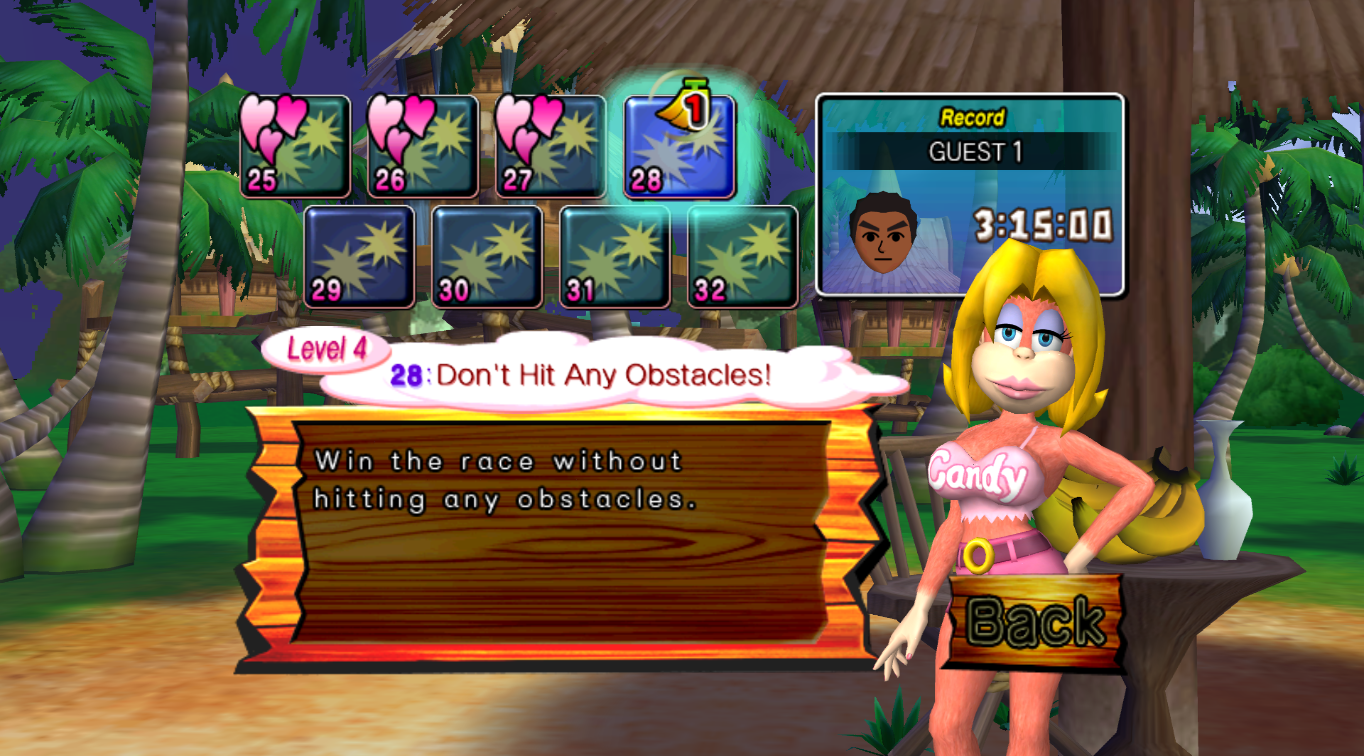Image resolution: width=1364 pixels, height=756 pixels.
Task: Pick challenge tile number 27
Action: coord(551,147)
